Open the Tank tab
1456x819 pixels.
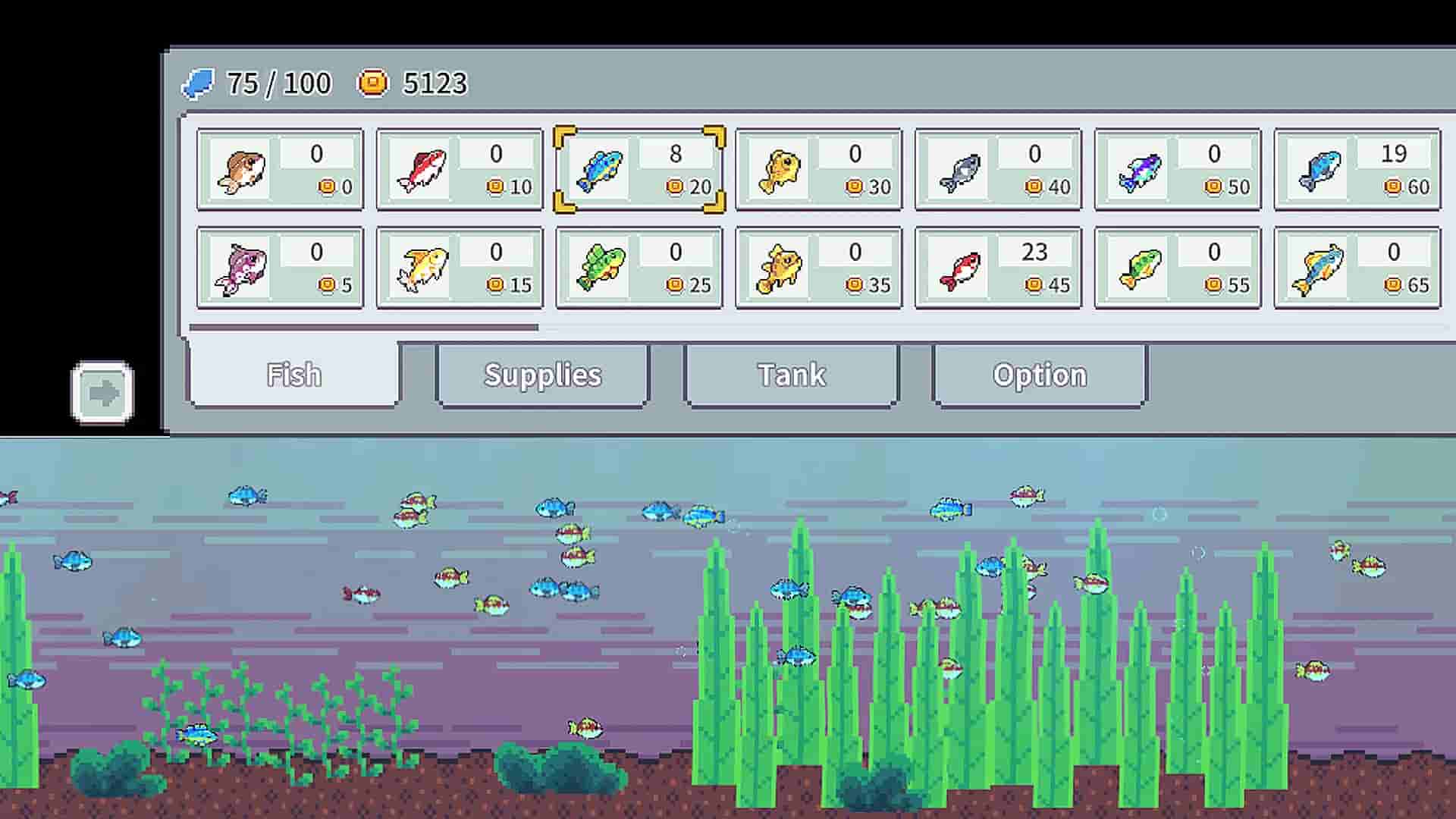click(791, 375)
